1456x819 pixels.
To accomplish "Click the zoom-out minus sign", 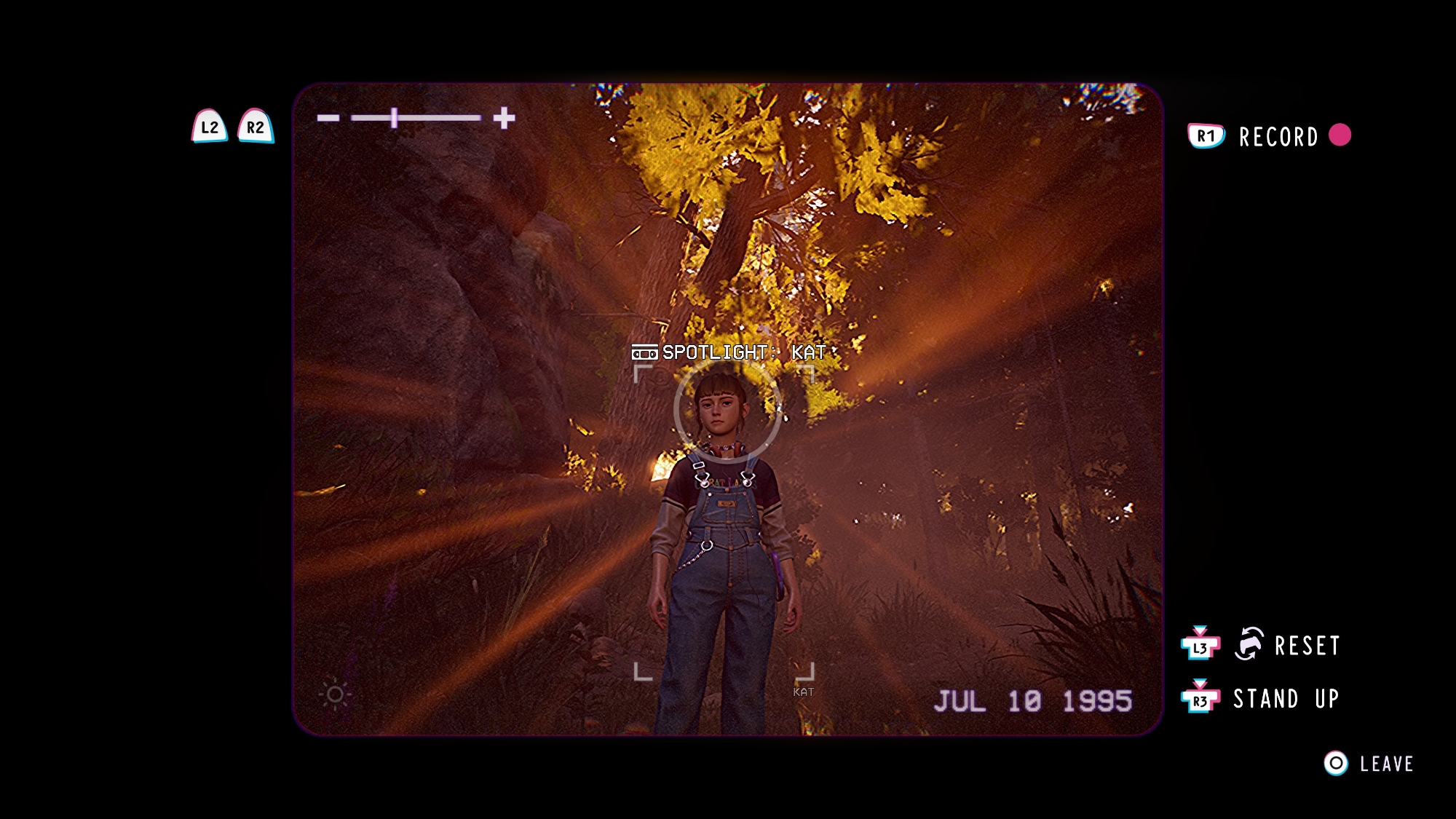I will [328, 118].
